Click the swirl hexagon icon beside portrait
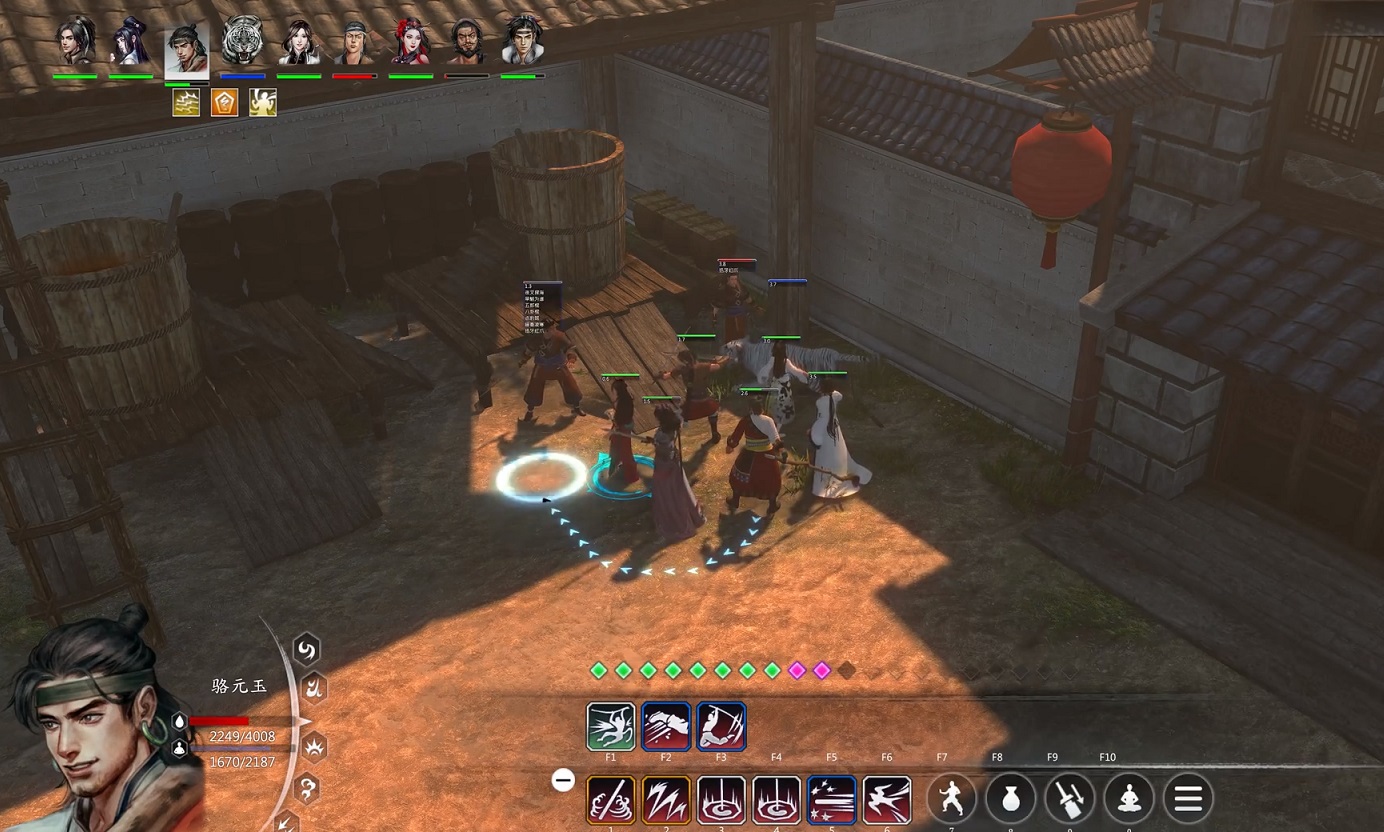 tap(306, 651)
